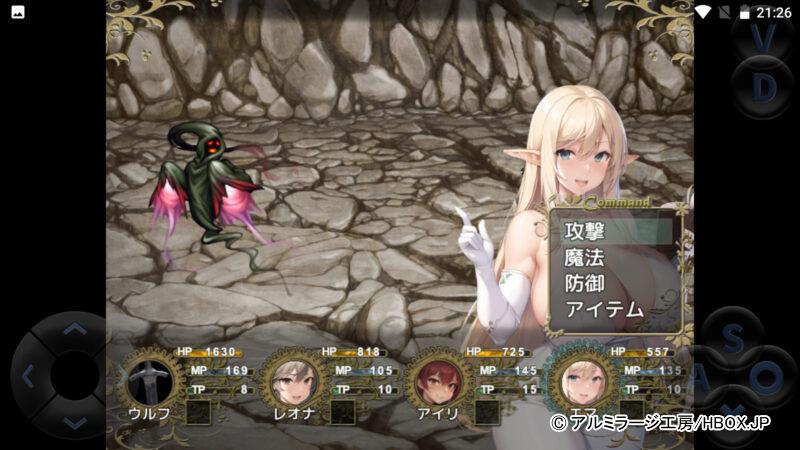Tap the virtual S button
Screen dimensions: 800x450
point(733,340)
